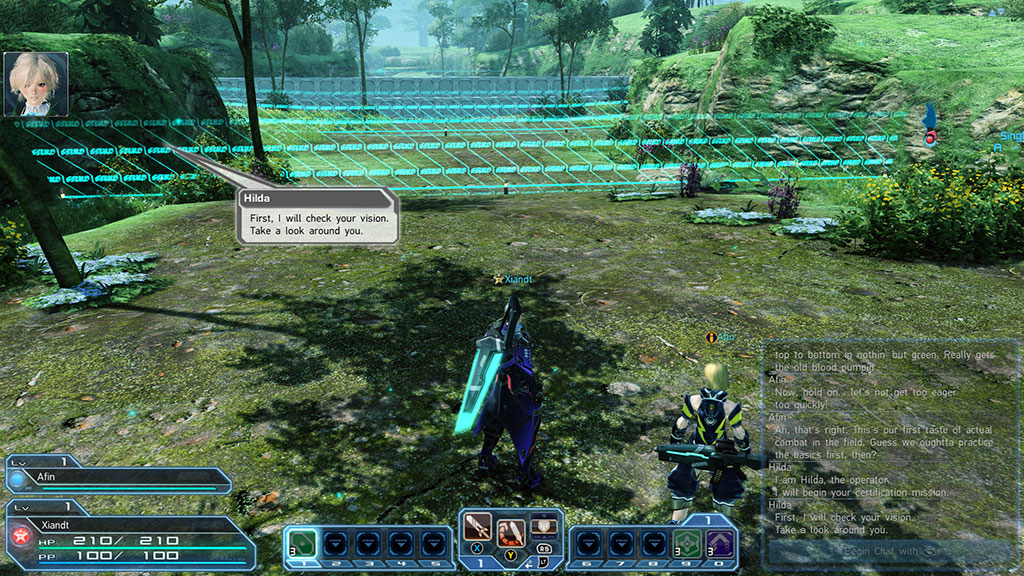Choose the orange-ringed blade photon art icon

511,527
